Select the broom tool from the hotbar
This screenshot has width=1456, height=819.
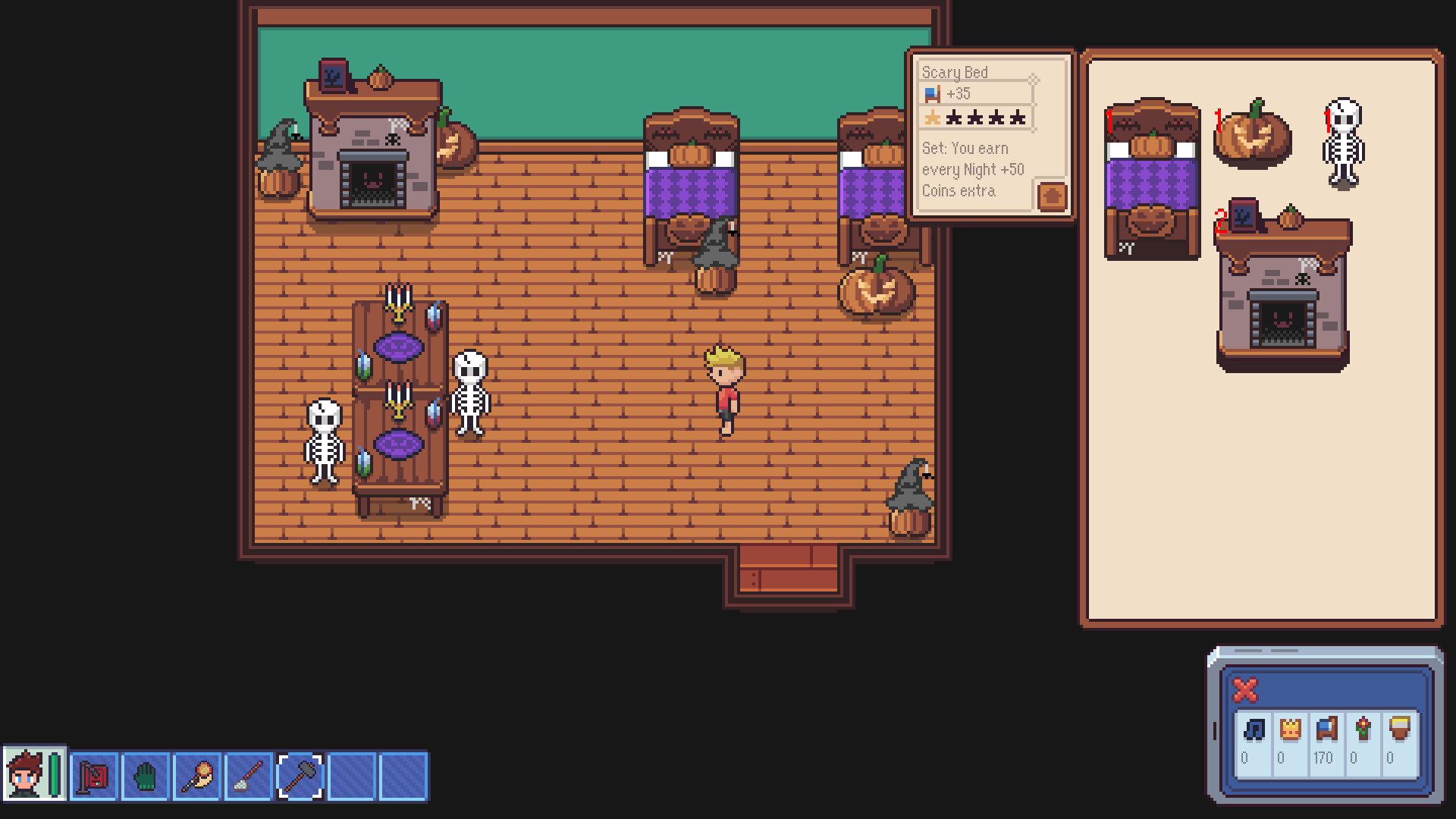(x=249, y=776)
